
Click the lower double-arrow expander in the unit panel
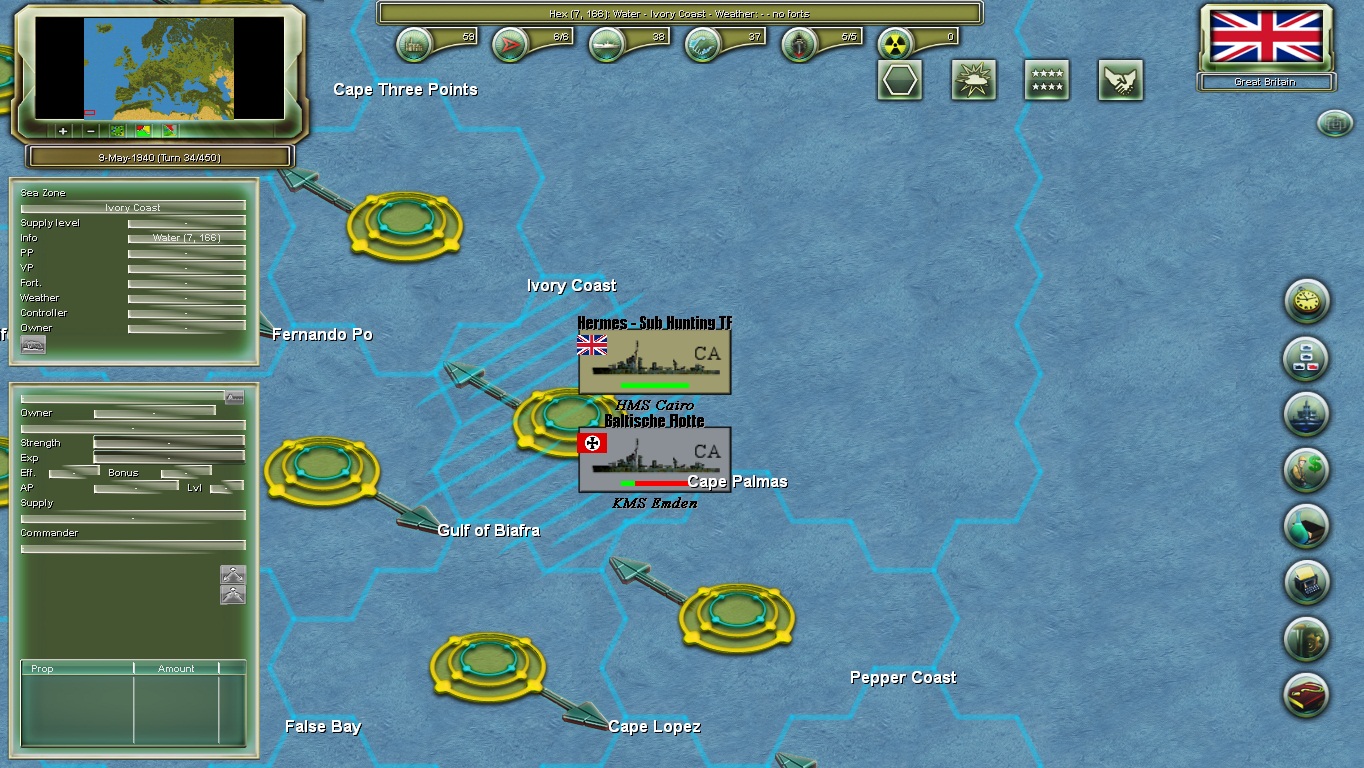[233, 593]
